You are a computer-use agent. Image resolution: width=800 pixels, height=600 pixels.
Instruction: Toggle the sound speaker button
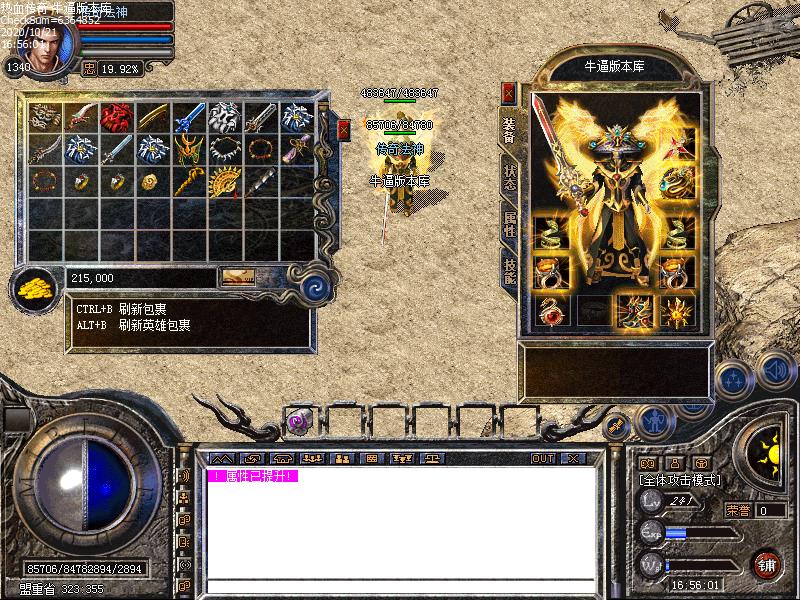(776, 372)
